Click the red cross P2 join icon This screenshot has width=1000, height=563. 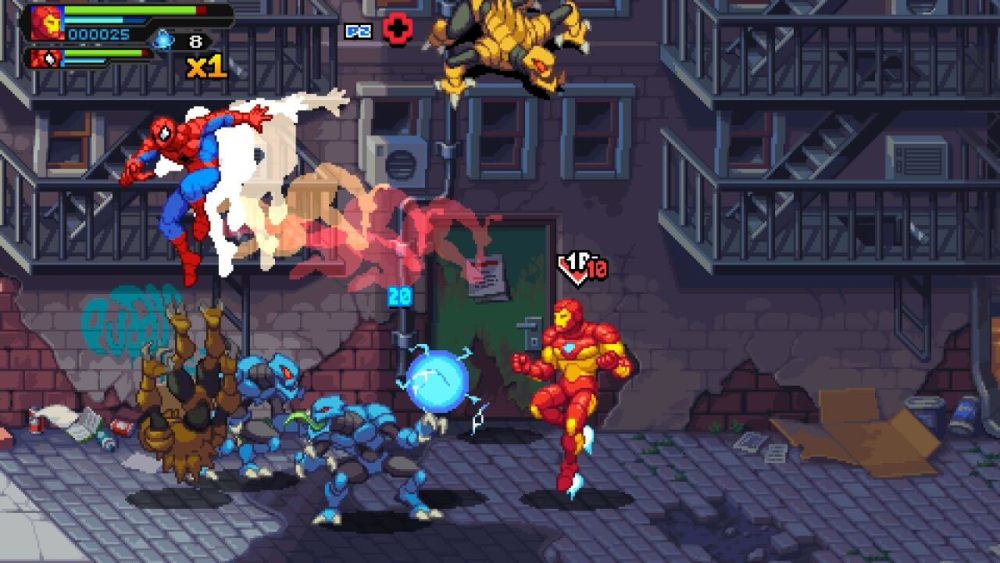(x=397, y=30)
